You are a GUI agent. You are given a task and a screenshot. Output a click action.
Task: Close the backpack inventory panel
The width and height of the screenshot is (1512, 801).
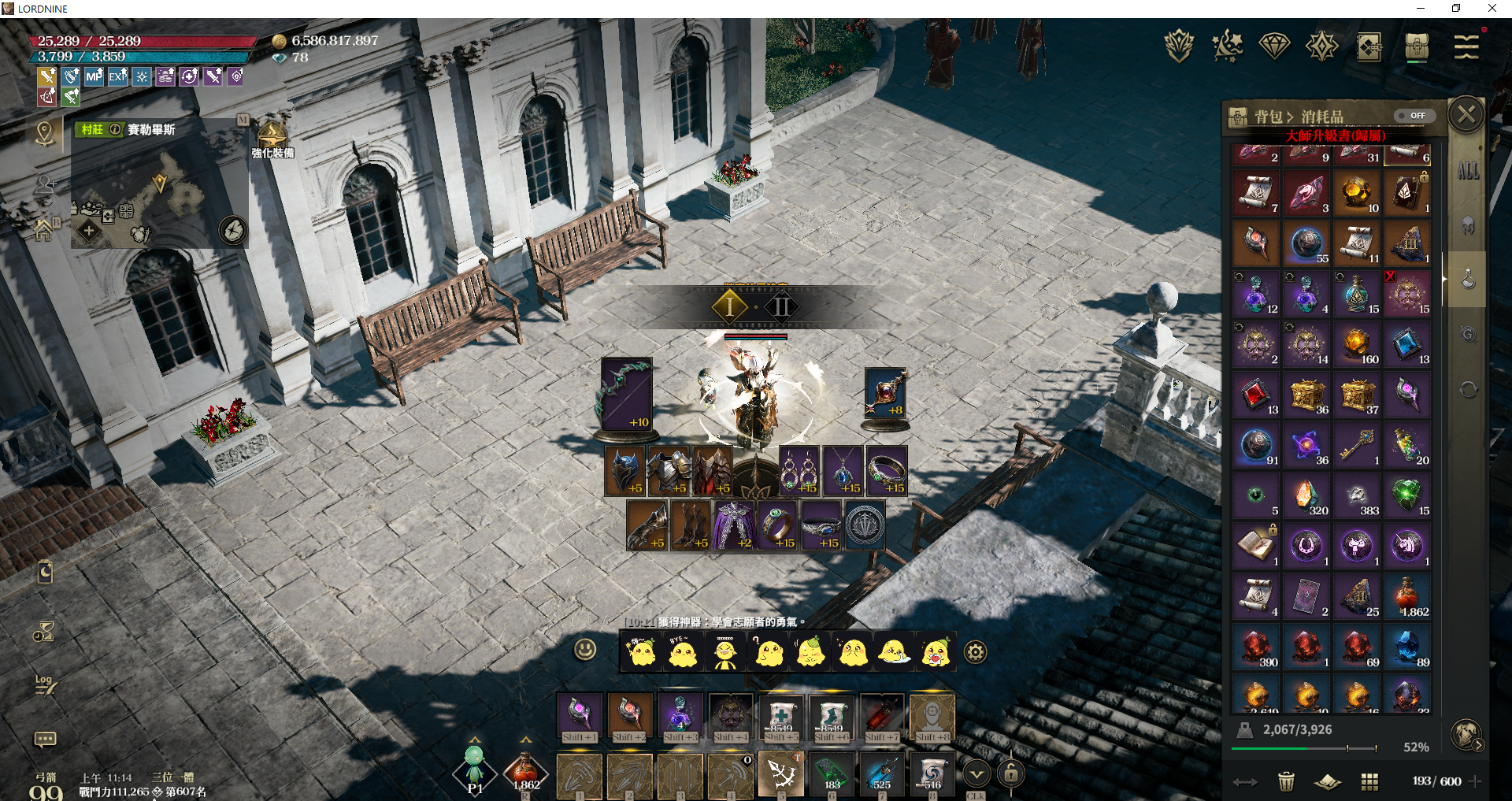click(x=1466, y=116)
